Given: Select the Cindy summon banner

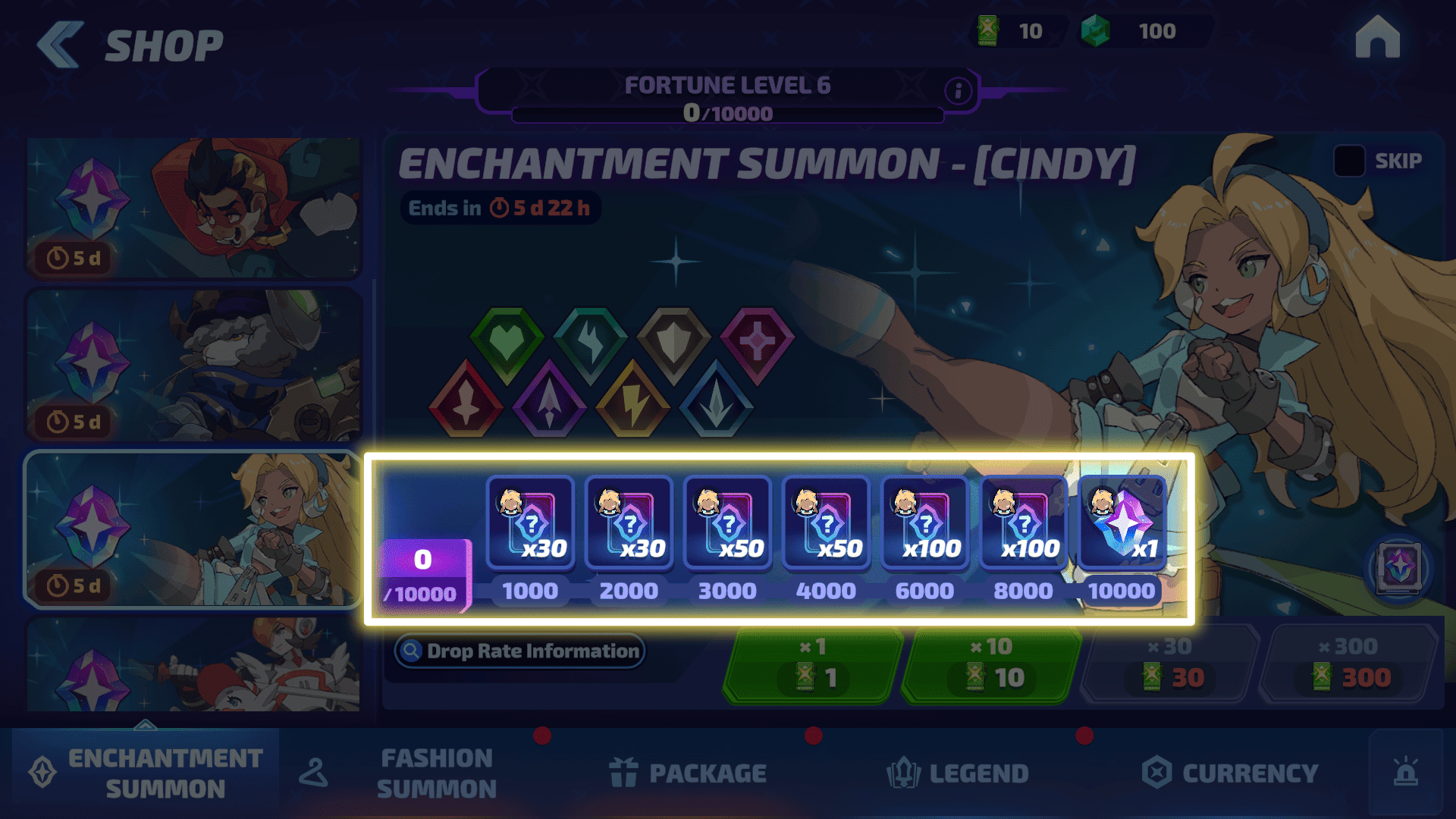Looking at the screenshot, I should [x=193, y=529].
